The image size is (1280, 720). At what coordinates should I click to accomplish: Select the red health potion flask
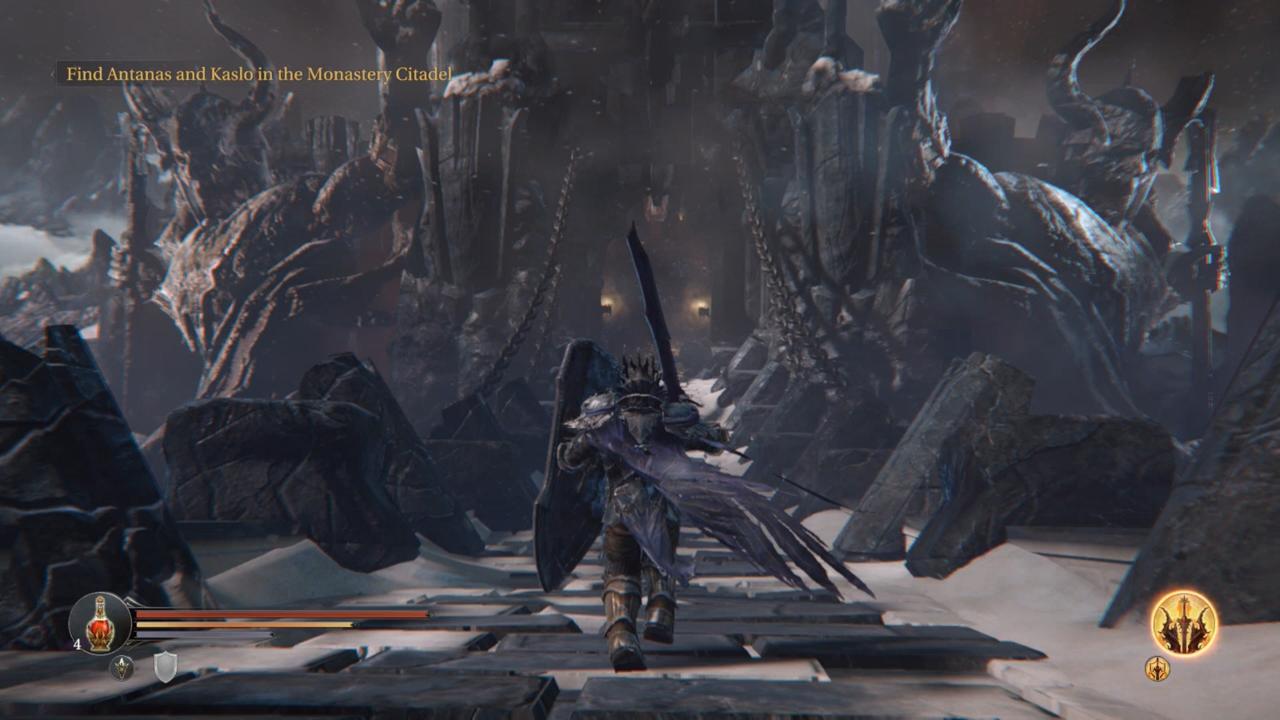(100, 623)
